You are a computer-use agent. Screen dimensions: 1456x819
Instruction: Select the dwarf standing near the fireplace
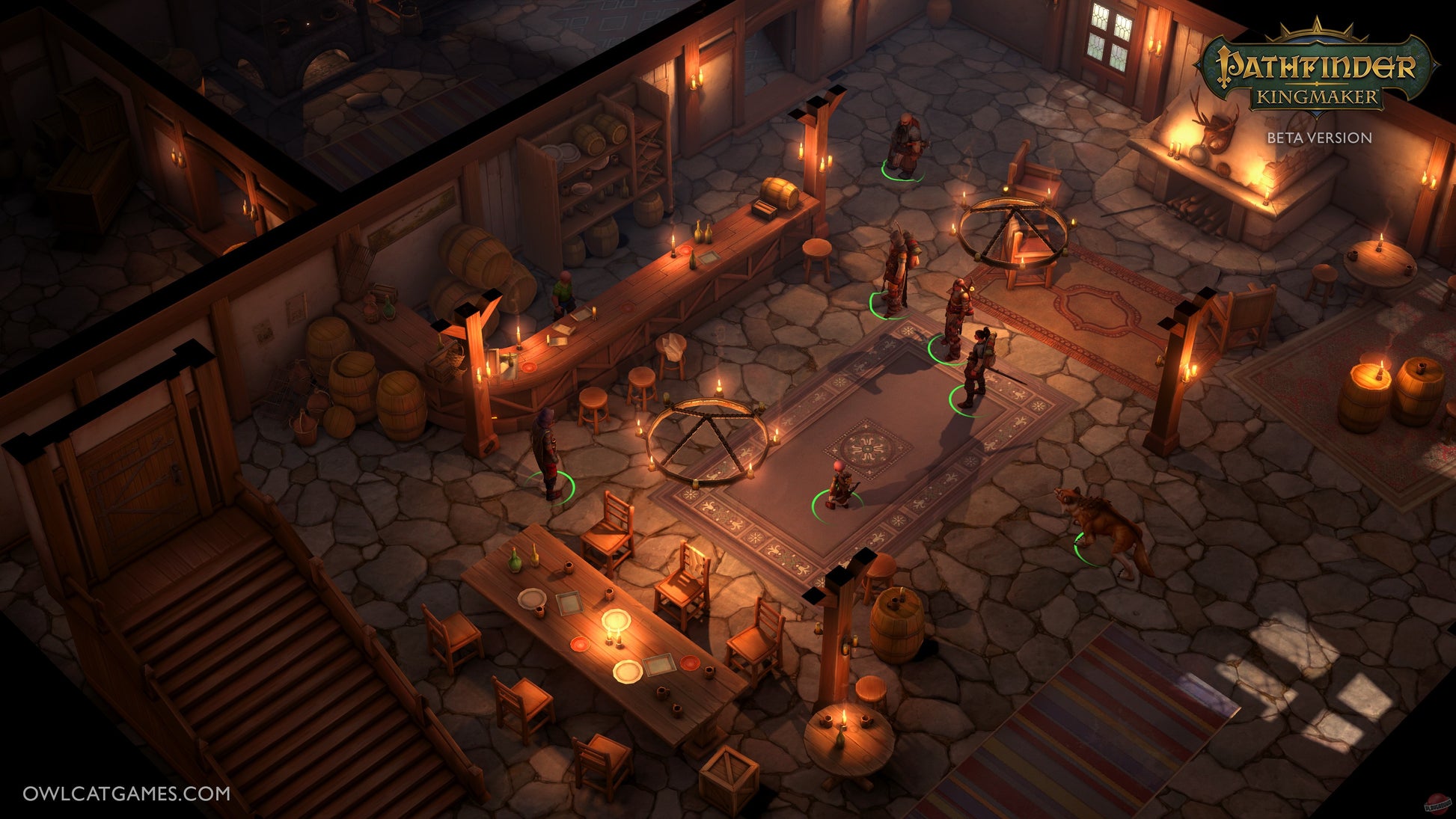905,146
